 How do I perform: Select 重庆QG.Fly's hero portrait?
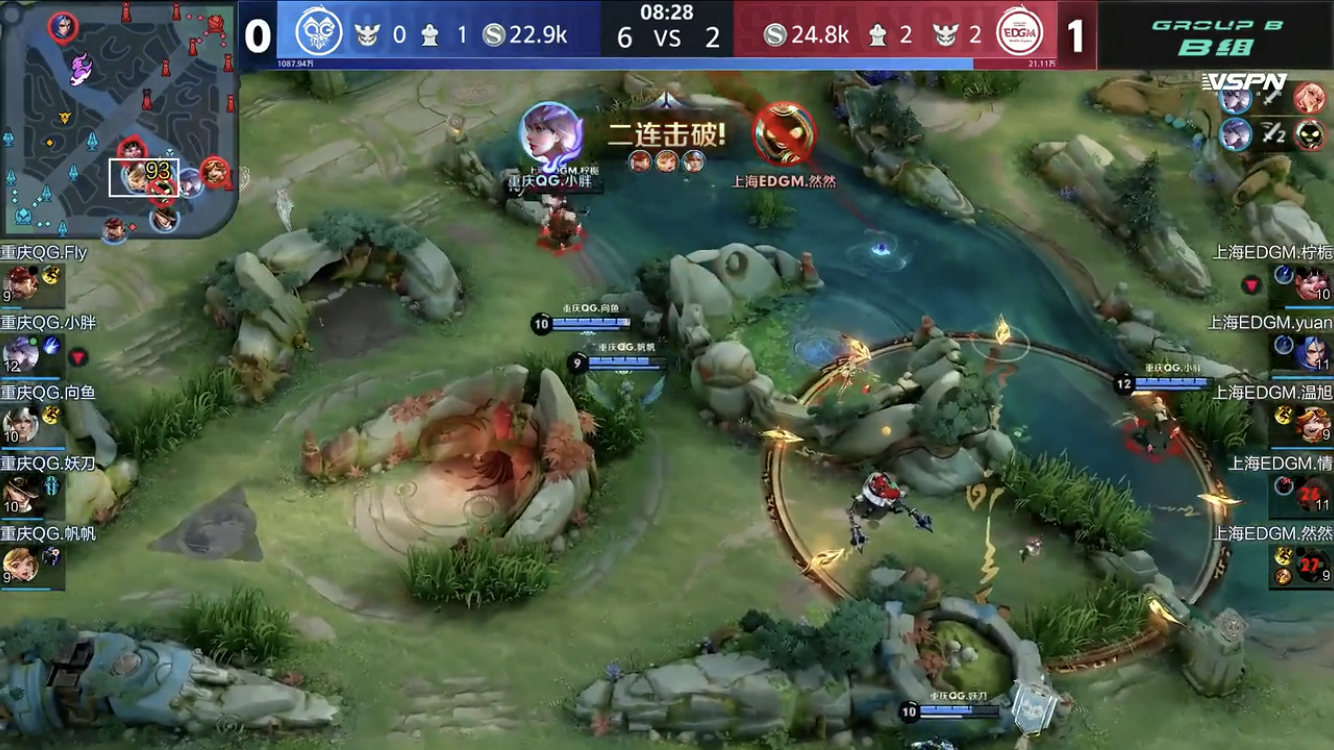point(20,282)
